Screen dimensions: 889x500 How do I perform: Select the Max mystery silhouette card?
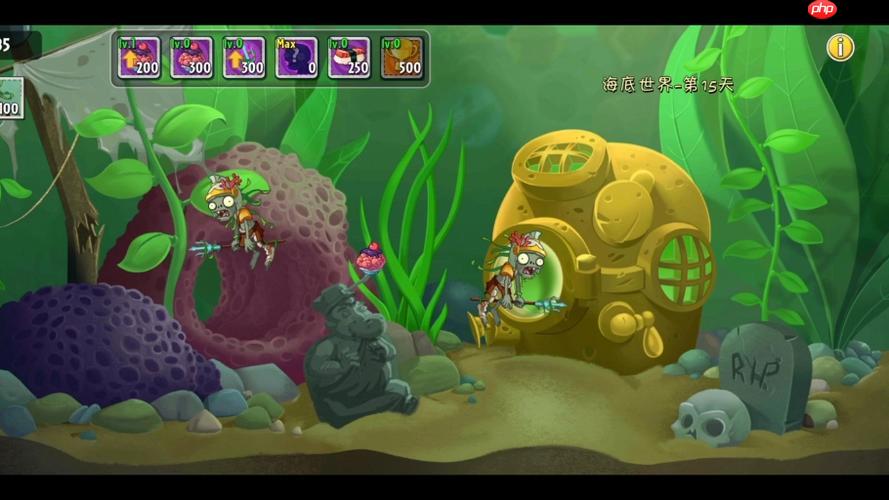pos(296,58)
